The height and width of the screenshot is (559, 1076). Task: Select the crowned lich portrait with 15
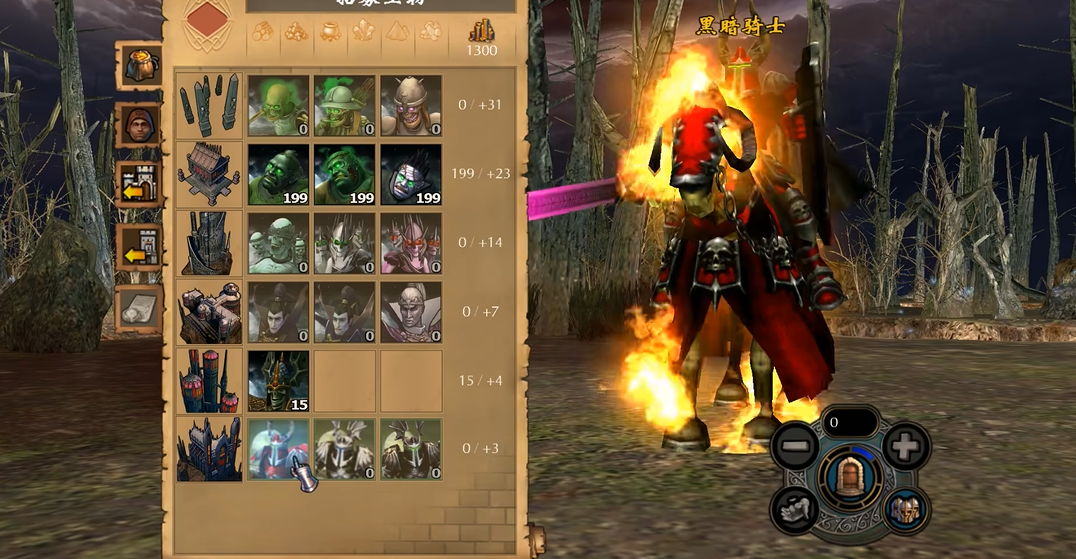(277, 380)
